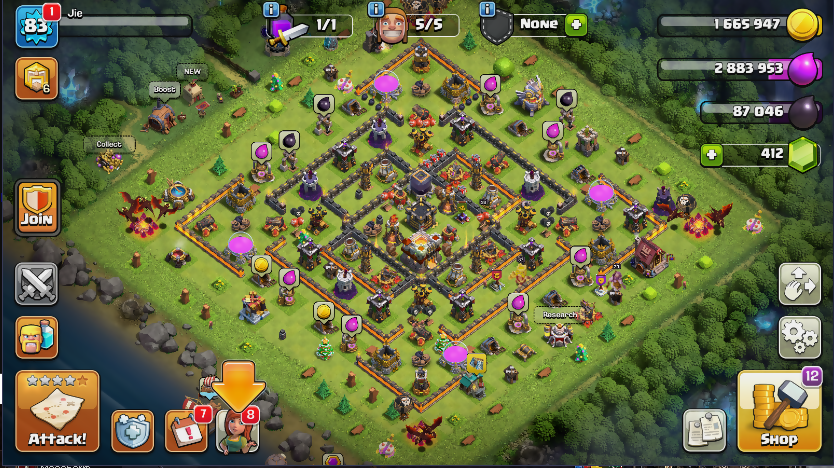This screenshot has width=834, height=468.
Task: Add gems with the green plus button
Action: click(711, 154)
